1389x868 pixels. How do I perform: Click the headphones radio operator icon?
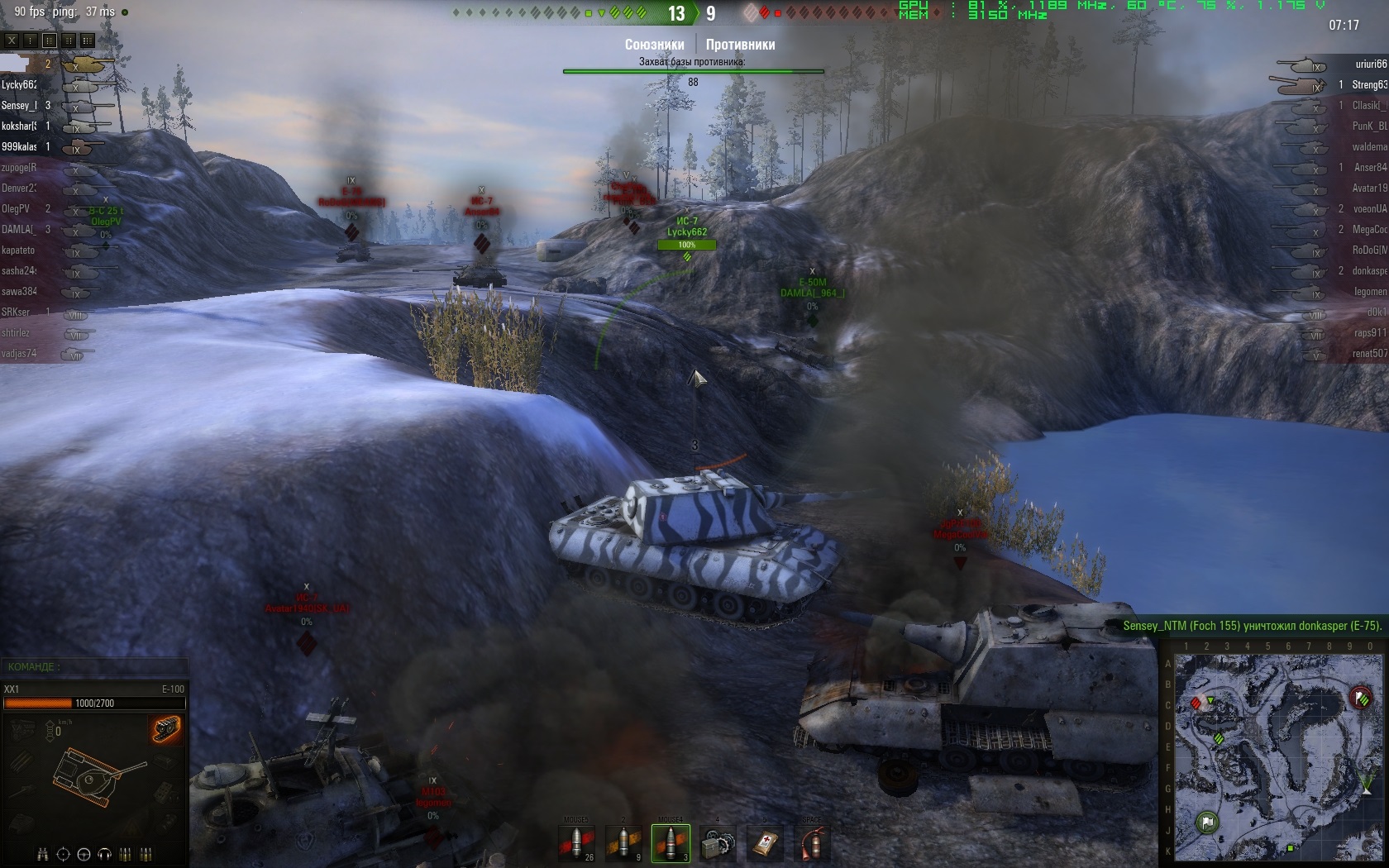104,854
